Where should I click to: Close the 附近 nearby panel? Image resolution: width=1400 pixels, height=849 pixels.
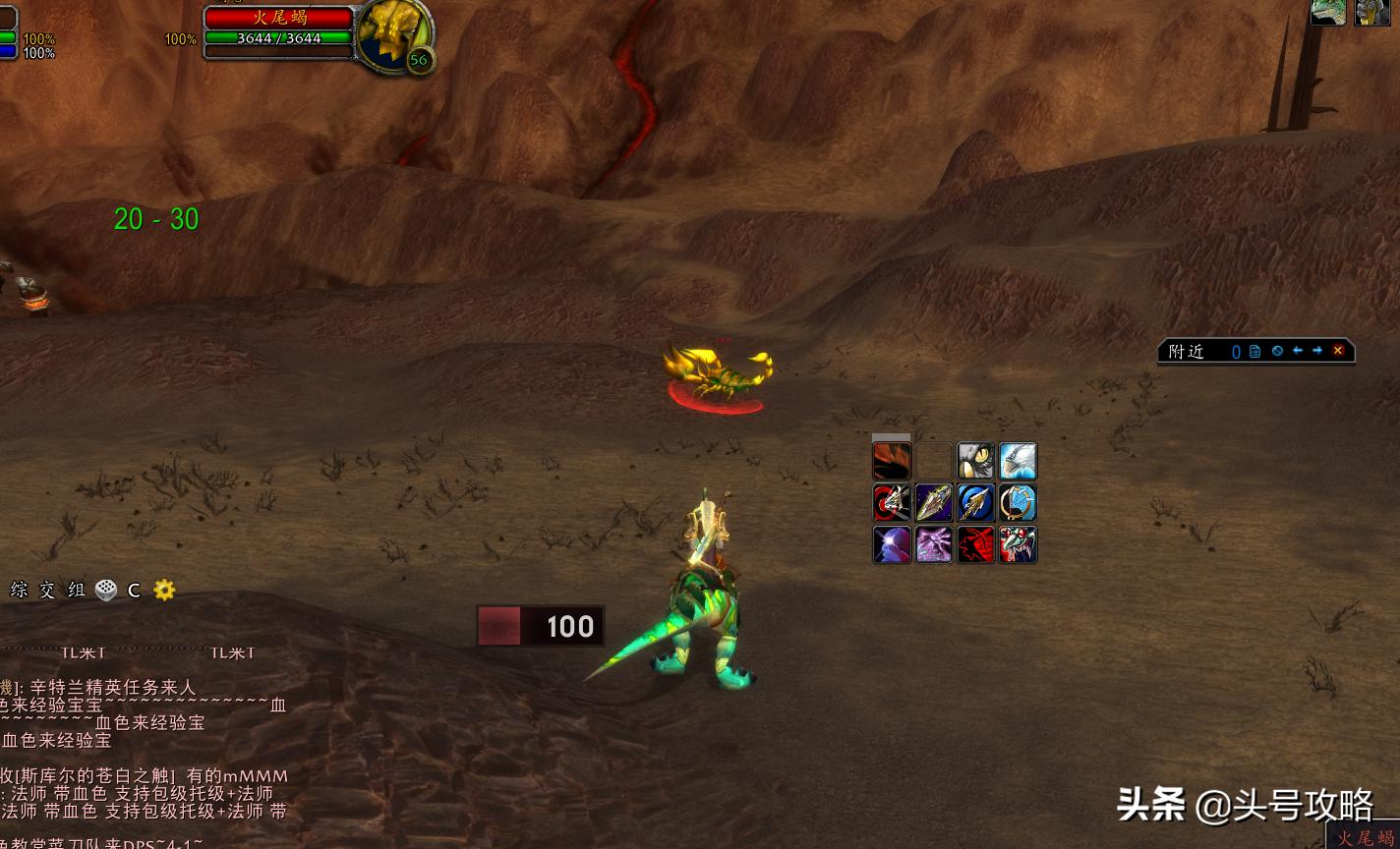coord(1338,351)
